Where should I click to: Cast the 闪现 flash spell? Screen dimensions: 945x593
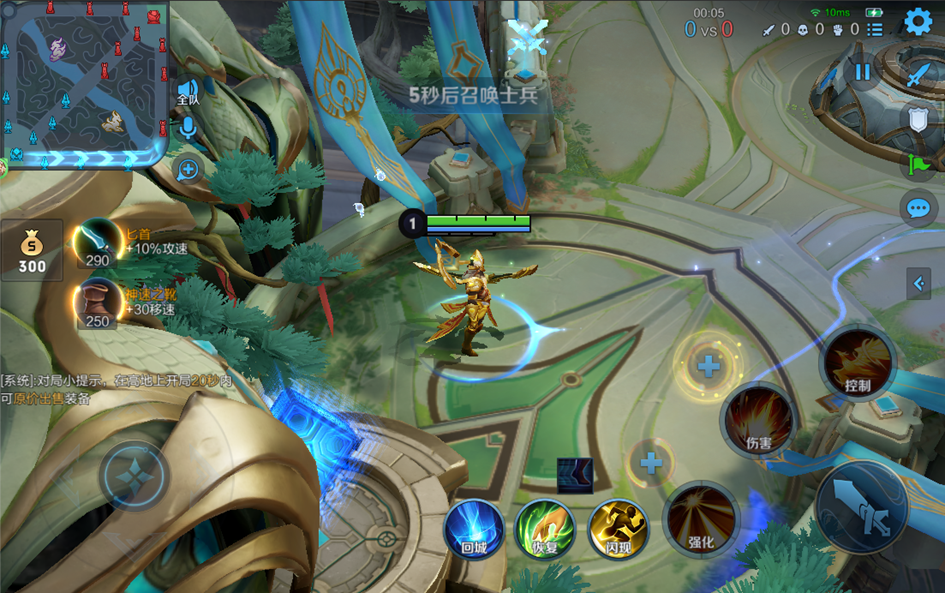coord(618,529)
